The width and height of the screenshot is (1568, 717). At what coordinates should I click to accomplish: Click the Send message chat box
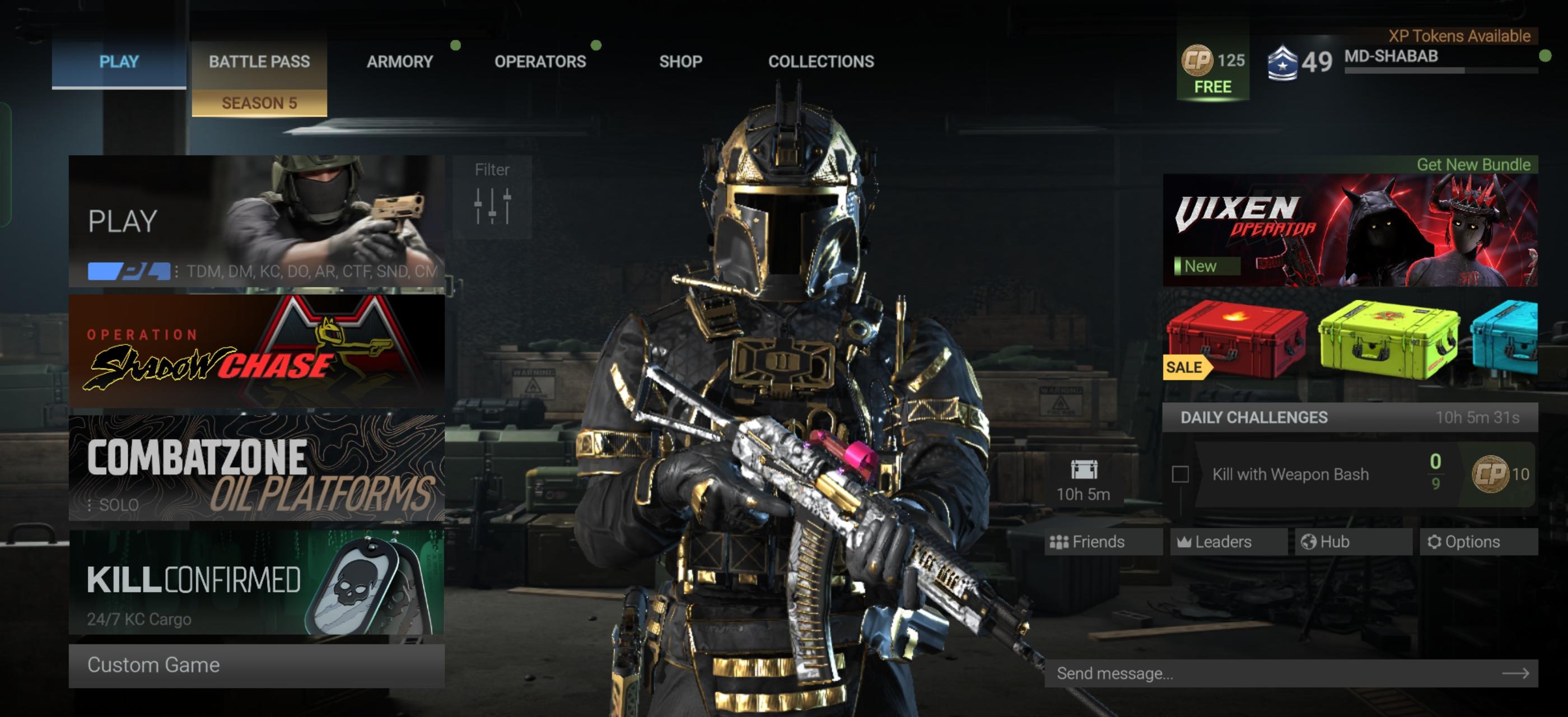pos(1278,673)
